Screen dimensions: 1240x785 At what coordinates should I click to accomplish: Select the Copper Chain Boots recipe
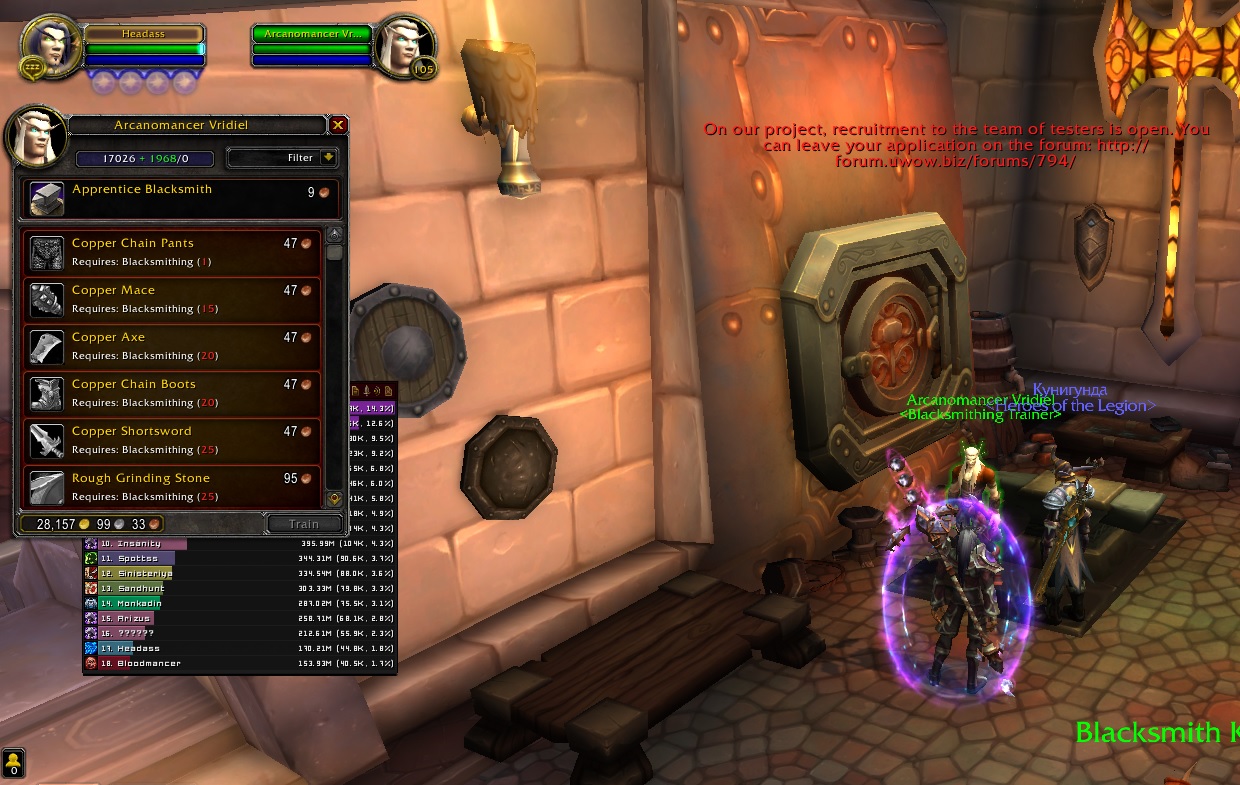170,393
